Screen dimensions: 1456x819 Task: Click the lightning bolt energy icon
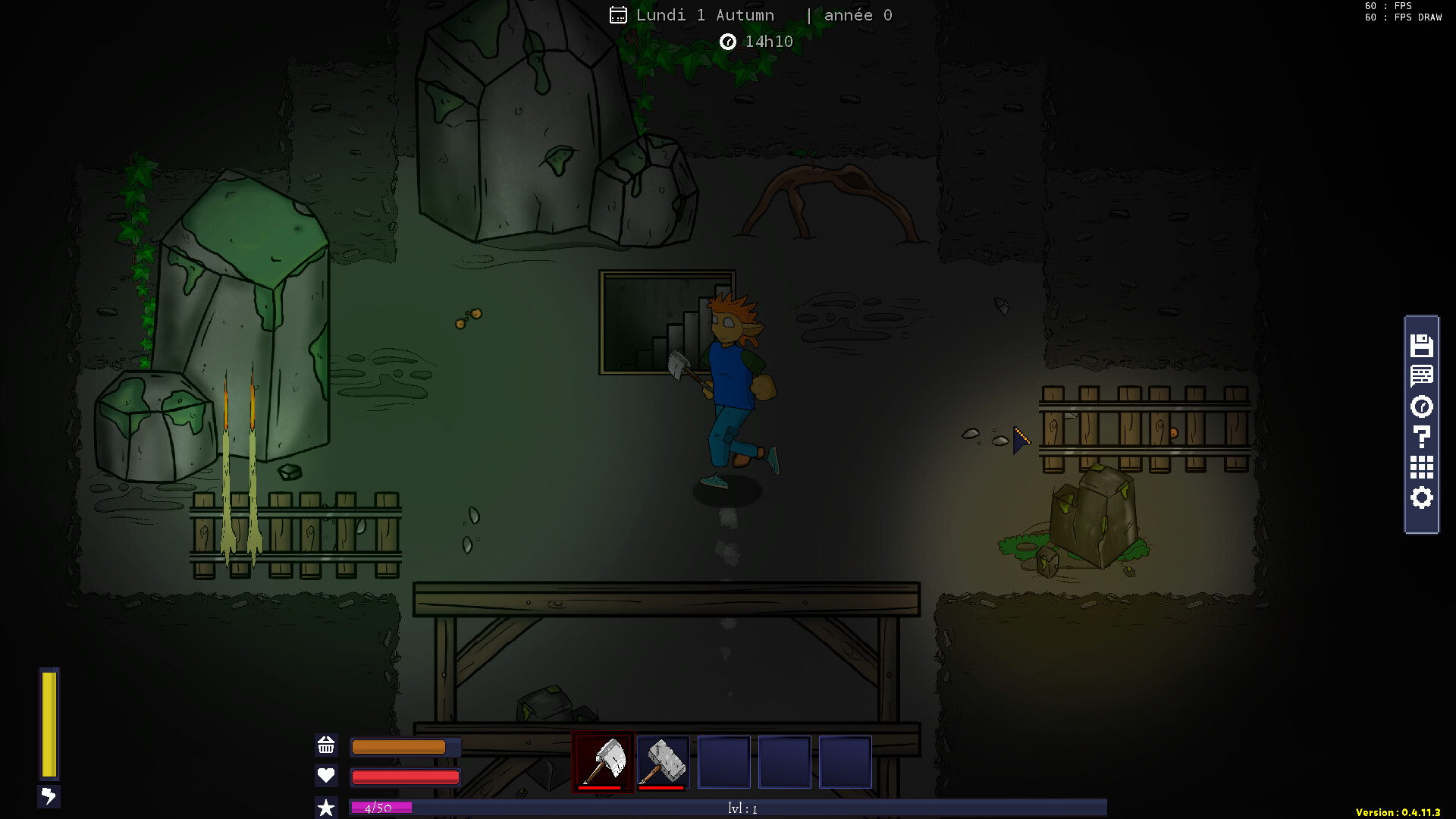pos(49,796)
